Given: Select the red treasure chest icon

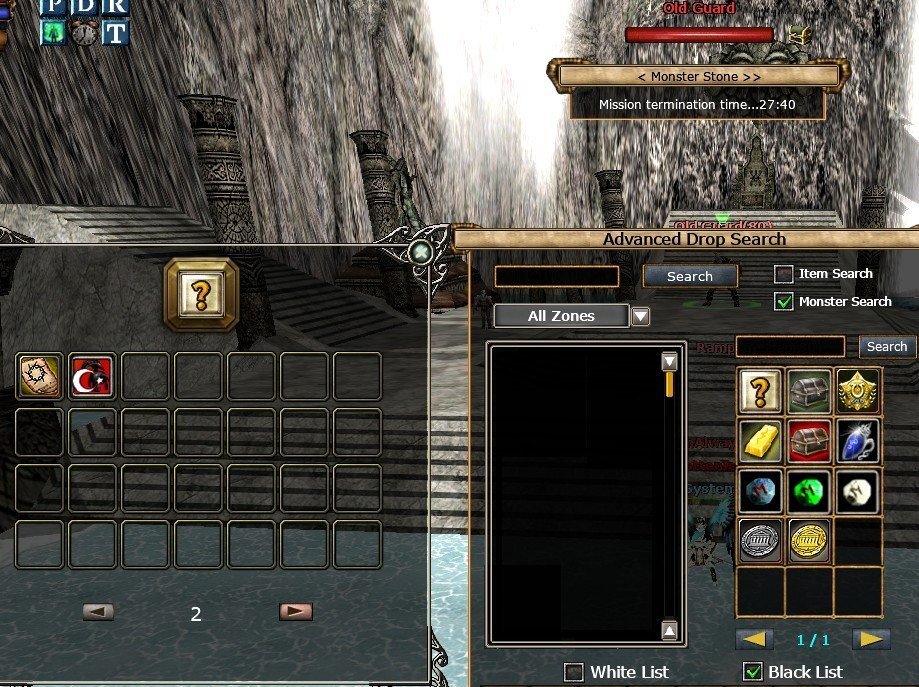Looking at the screenshot, I should coord(809,442).
